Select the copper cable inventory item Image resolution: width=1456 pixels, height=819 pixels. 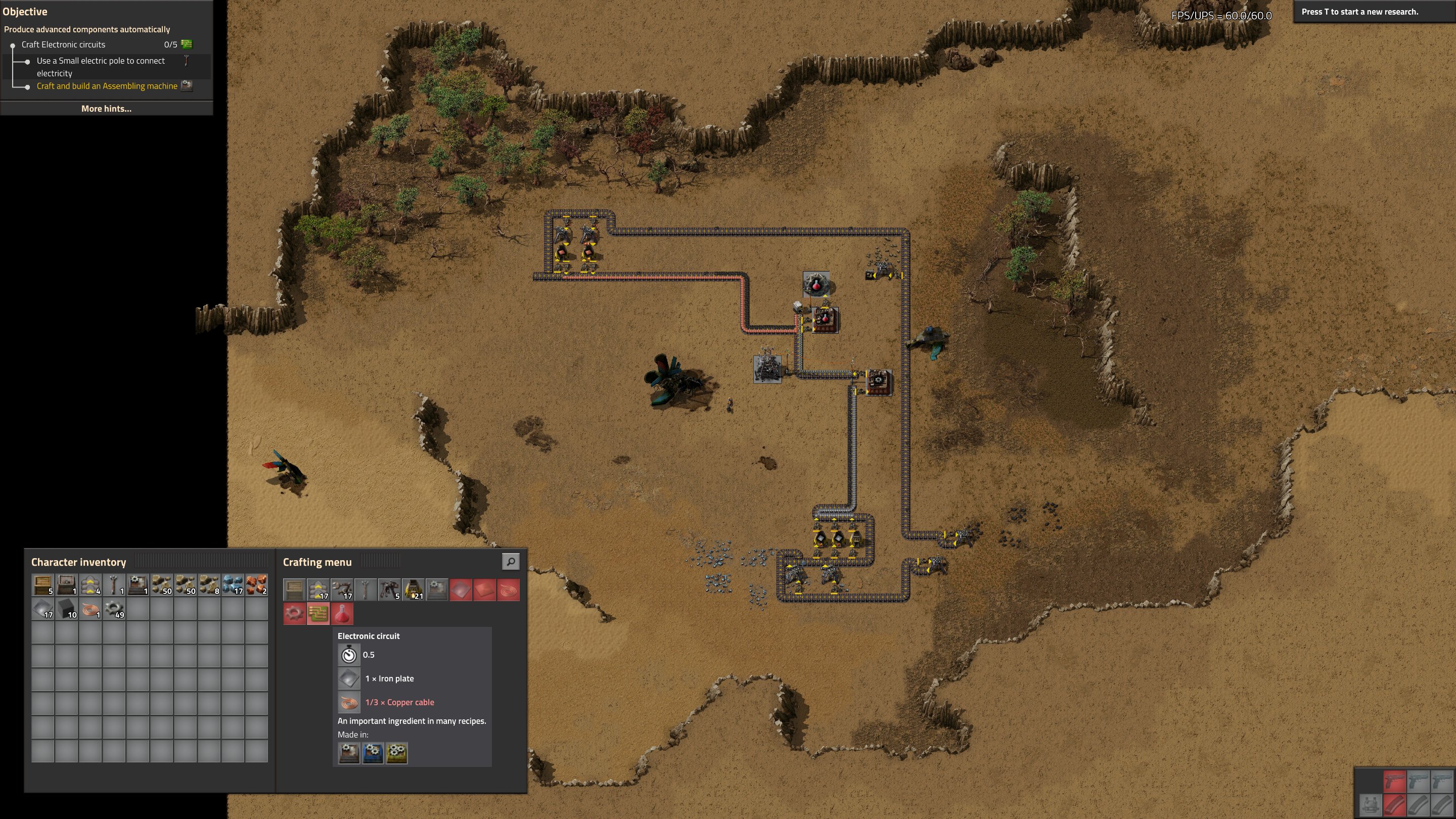[90, 609]
